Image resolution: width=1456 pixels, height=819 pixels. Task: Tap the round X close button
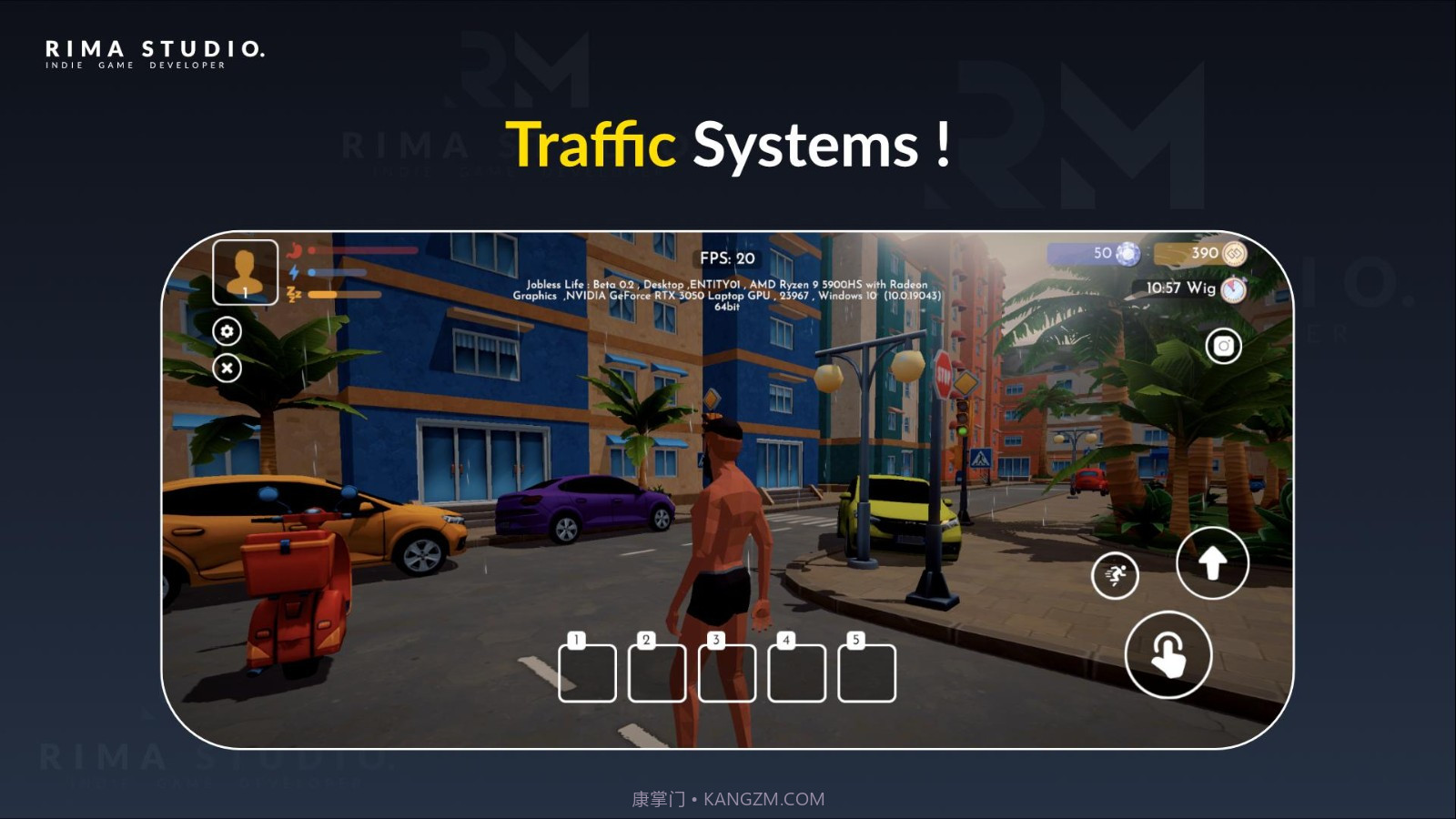point(227,368)
